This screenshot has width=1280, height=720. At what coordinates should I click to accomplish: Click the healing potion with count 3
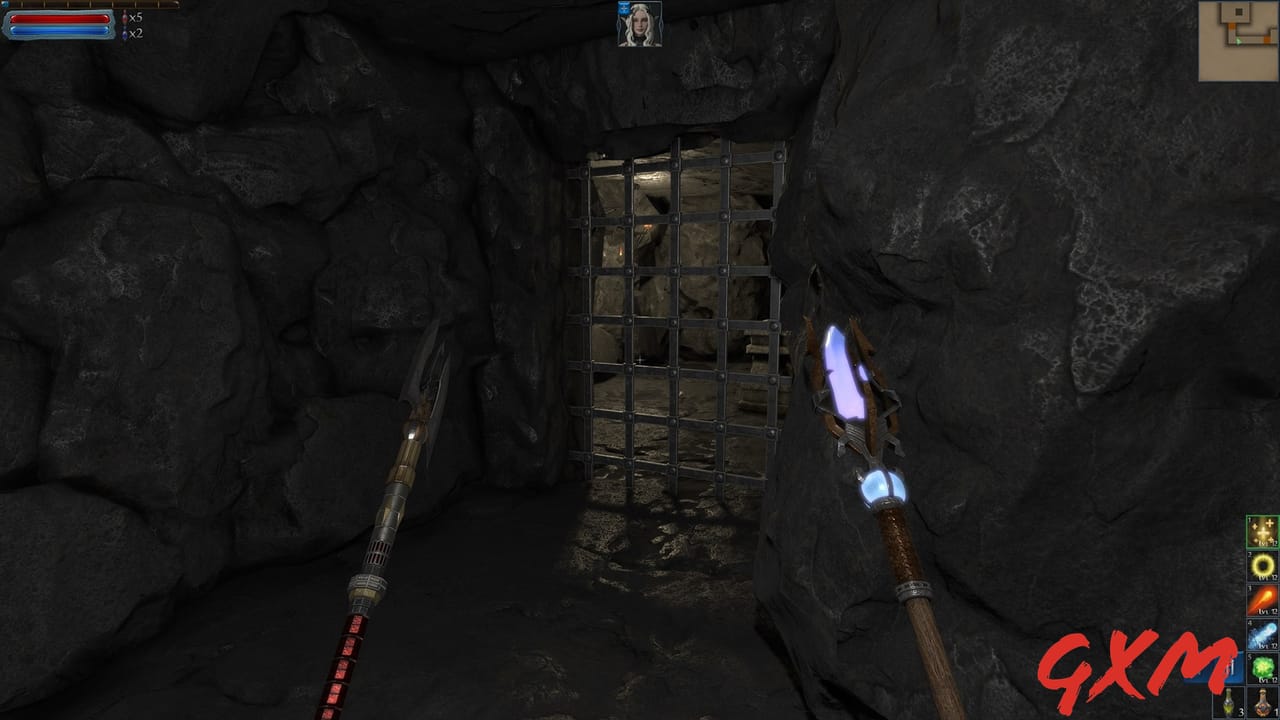[1226, 702]
